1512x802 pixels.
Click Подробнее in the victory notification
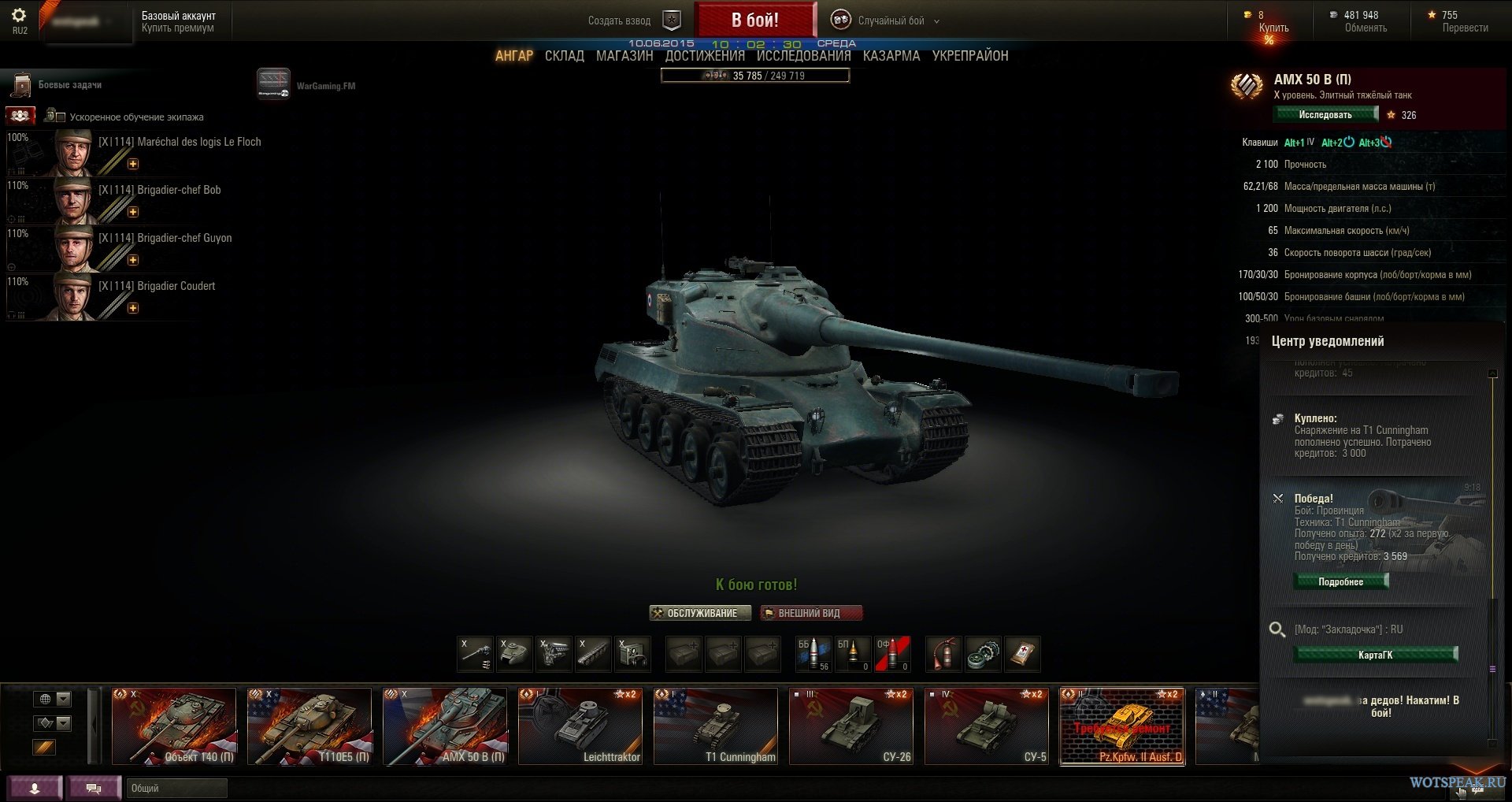tap(1340, 582)
